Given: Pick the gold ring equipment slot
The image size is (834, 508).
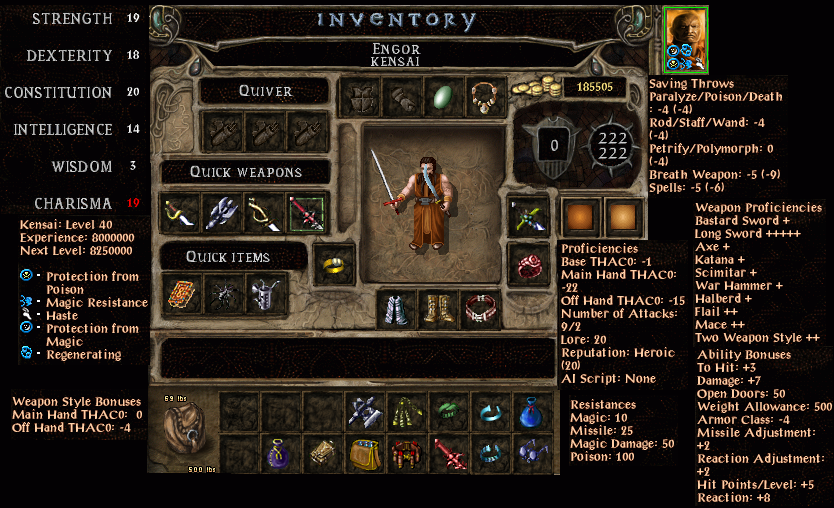Looking at the screenshot, I should tap(332, 263).
